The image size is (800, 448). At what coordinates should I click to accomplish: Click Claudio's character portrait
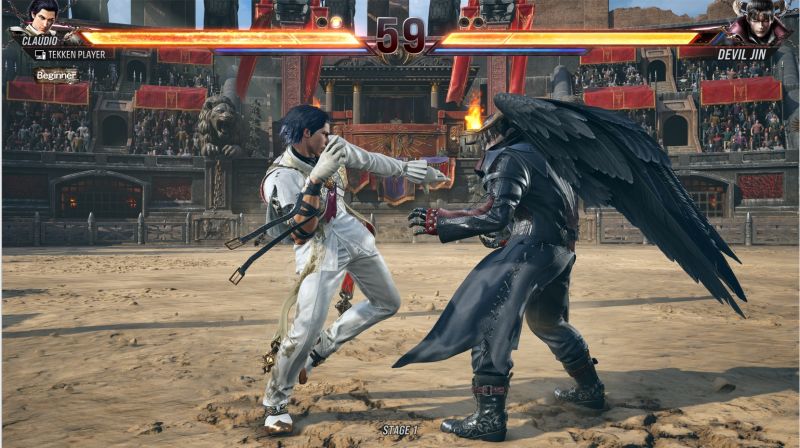[x=43, y=16]
